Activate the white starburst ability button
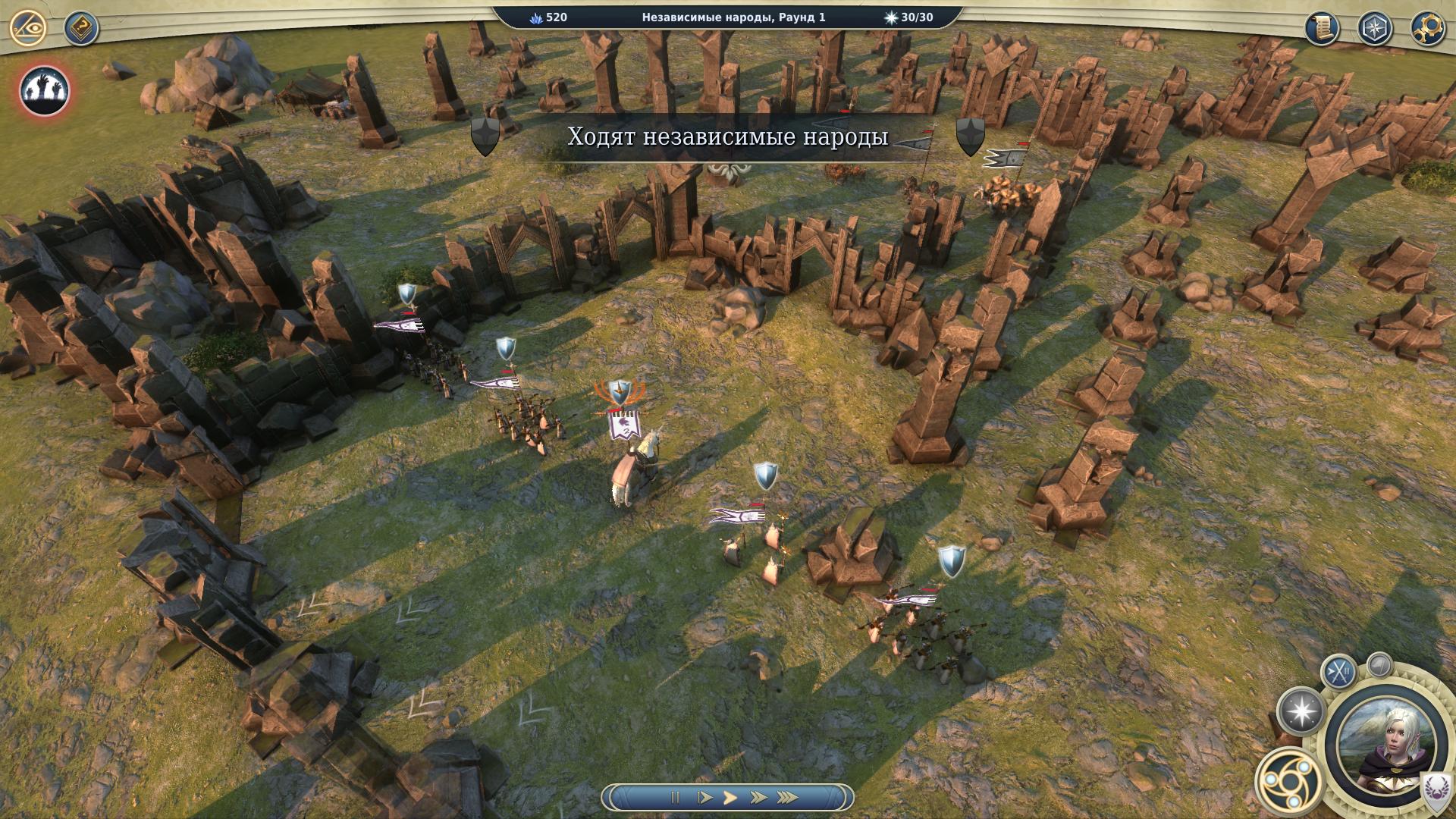Screen dimensions: 1456x819 coord(1301,712)
